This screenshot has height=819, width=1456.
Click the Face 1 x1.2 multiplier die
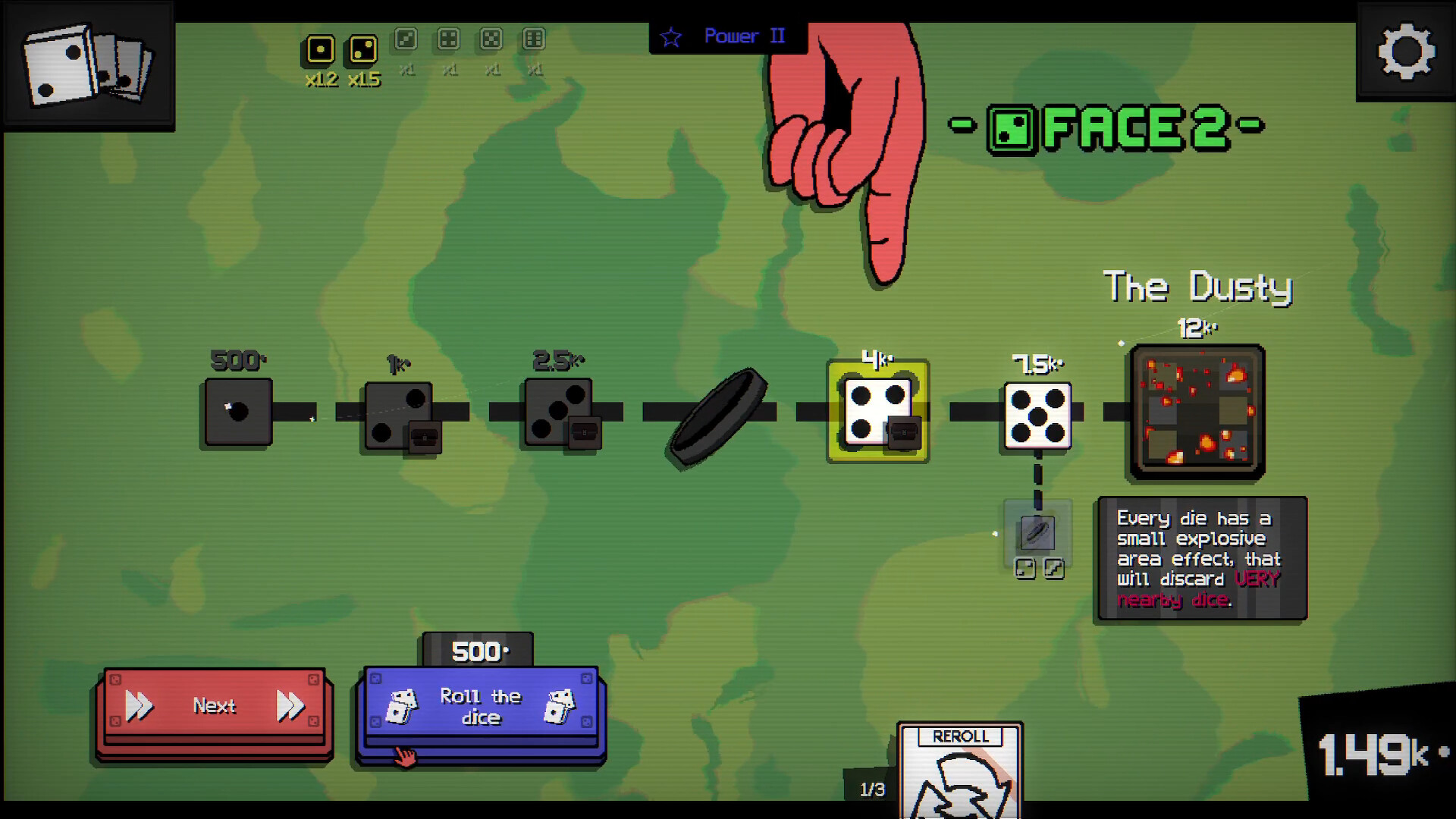click(x=320, y=49)
